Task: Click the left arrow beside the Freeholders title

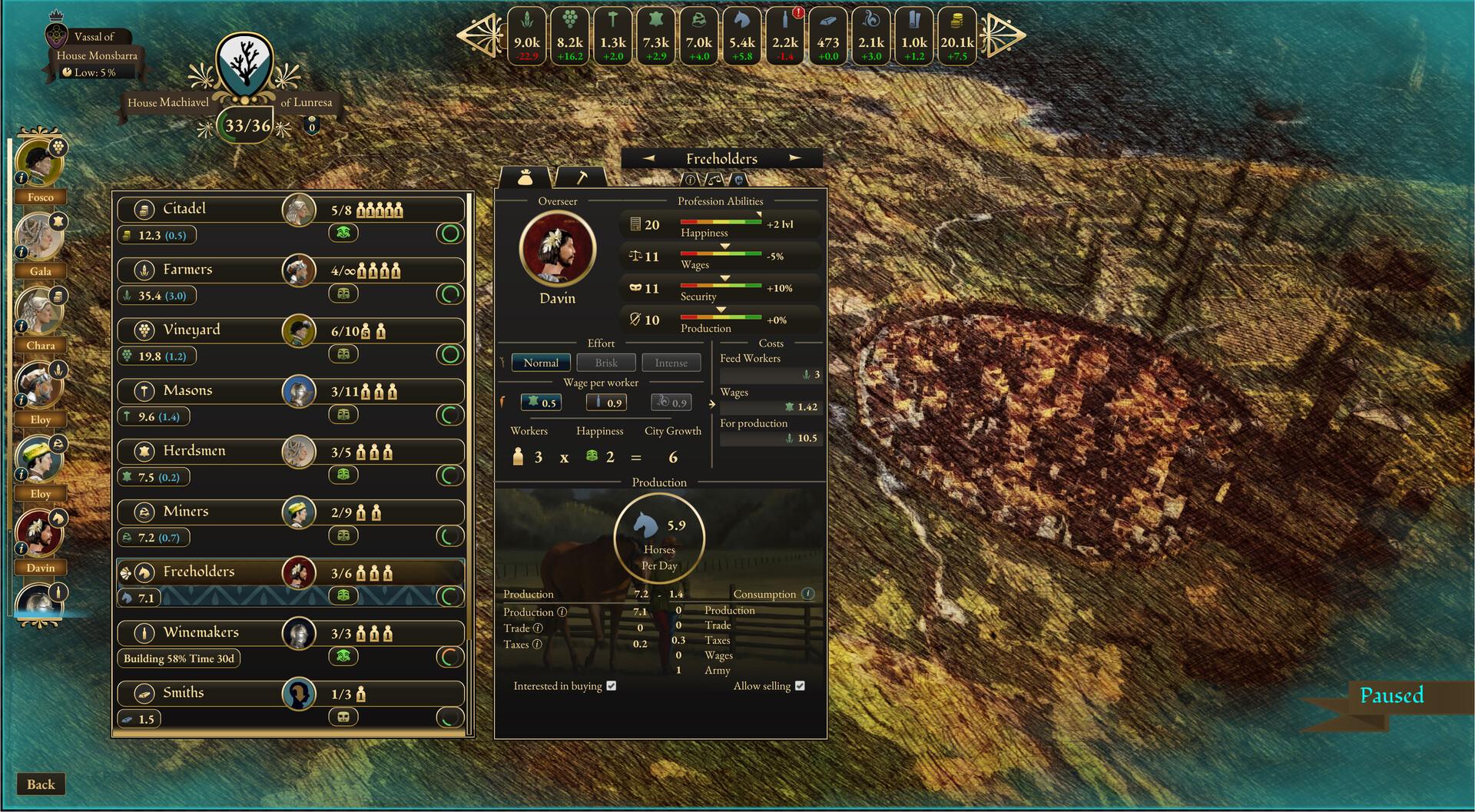Action: click(x=650, y=157)
